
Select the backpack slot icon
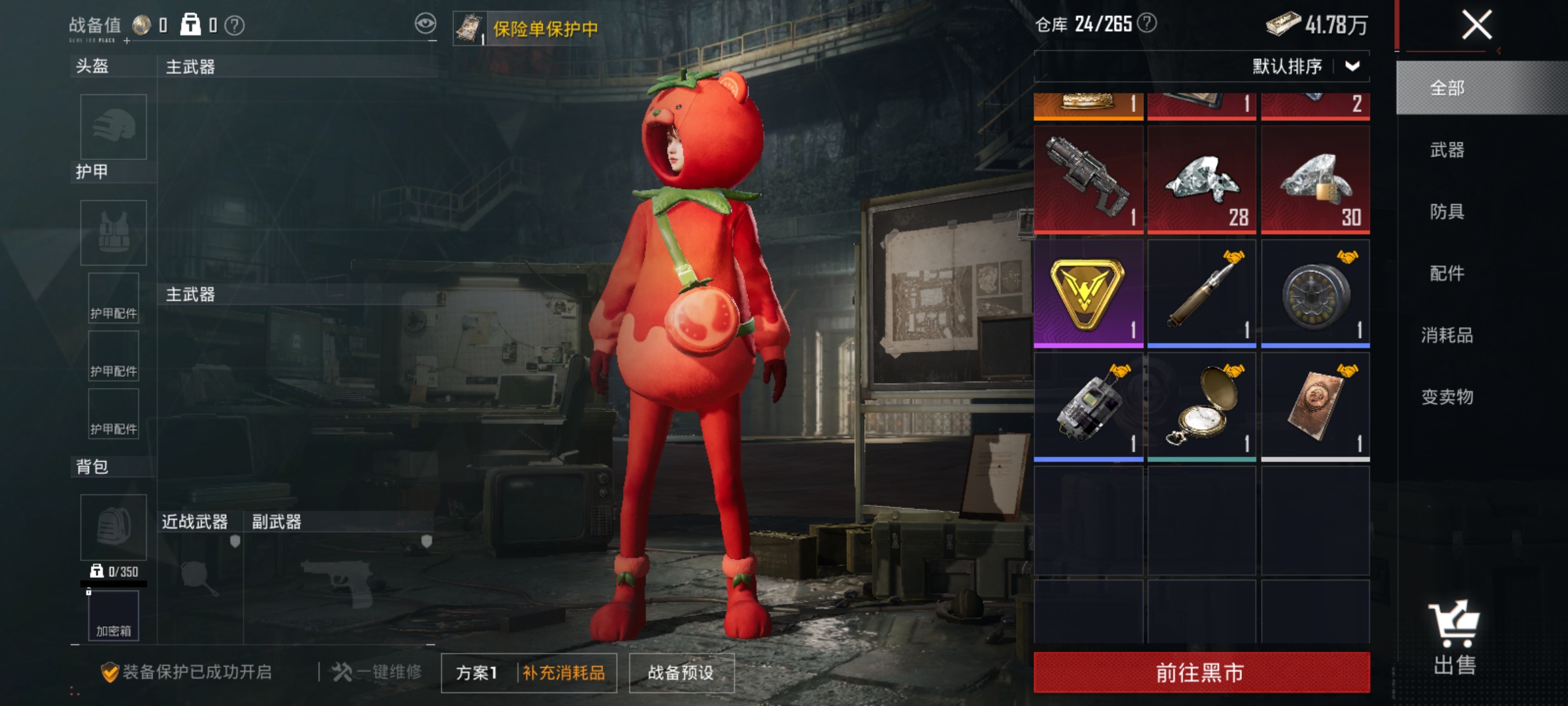pyautogui.click(x=112, y=526)
